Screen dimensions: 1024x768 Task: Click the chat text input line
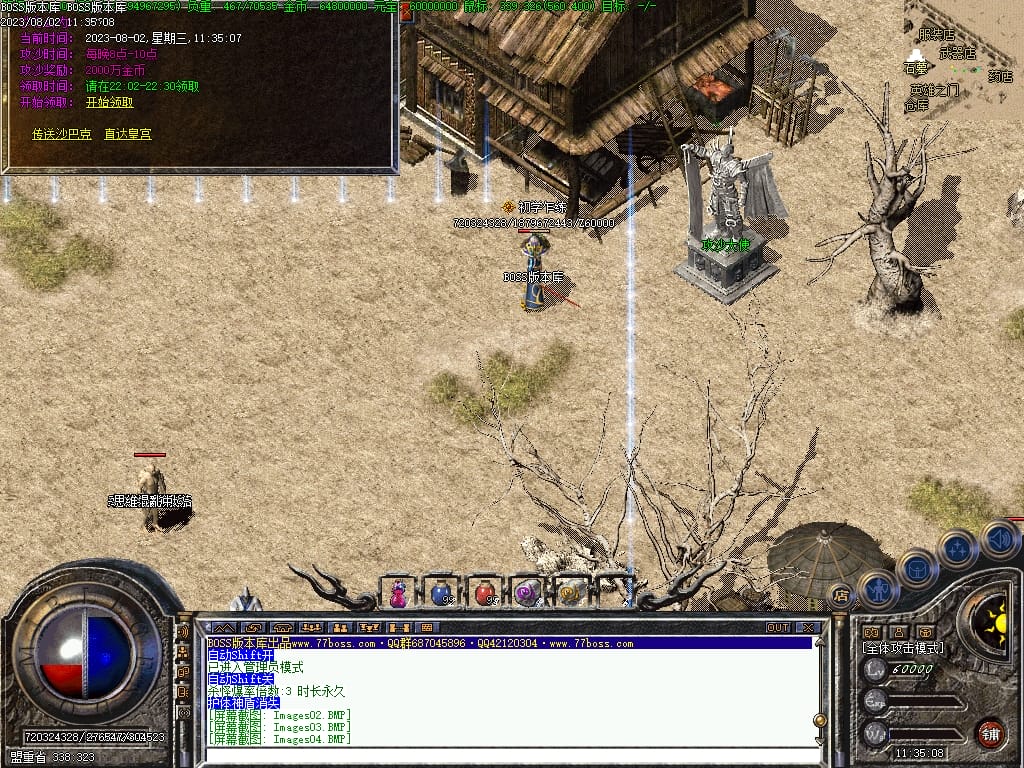point(500,755)
